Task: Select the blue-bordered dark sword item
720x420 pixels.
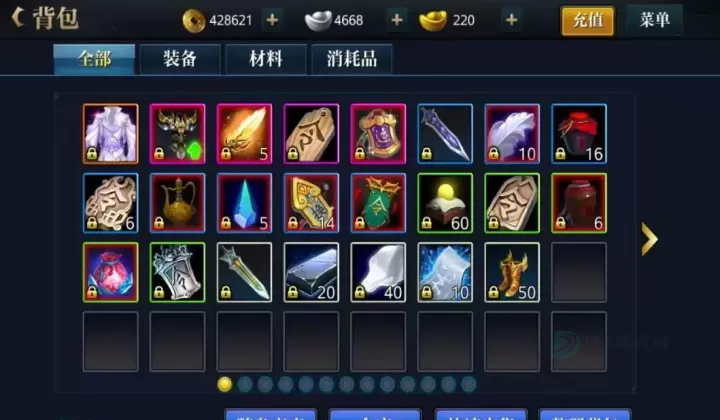Action: click(x=444, y=133)
